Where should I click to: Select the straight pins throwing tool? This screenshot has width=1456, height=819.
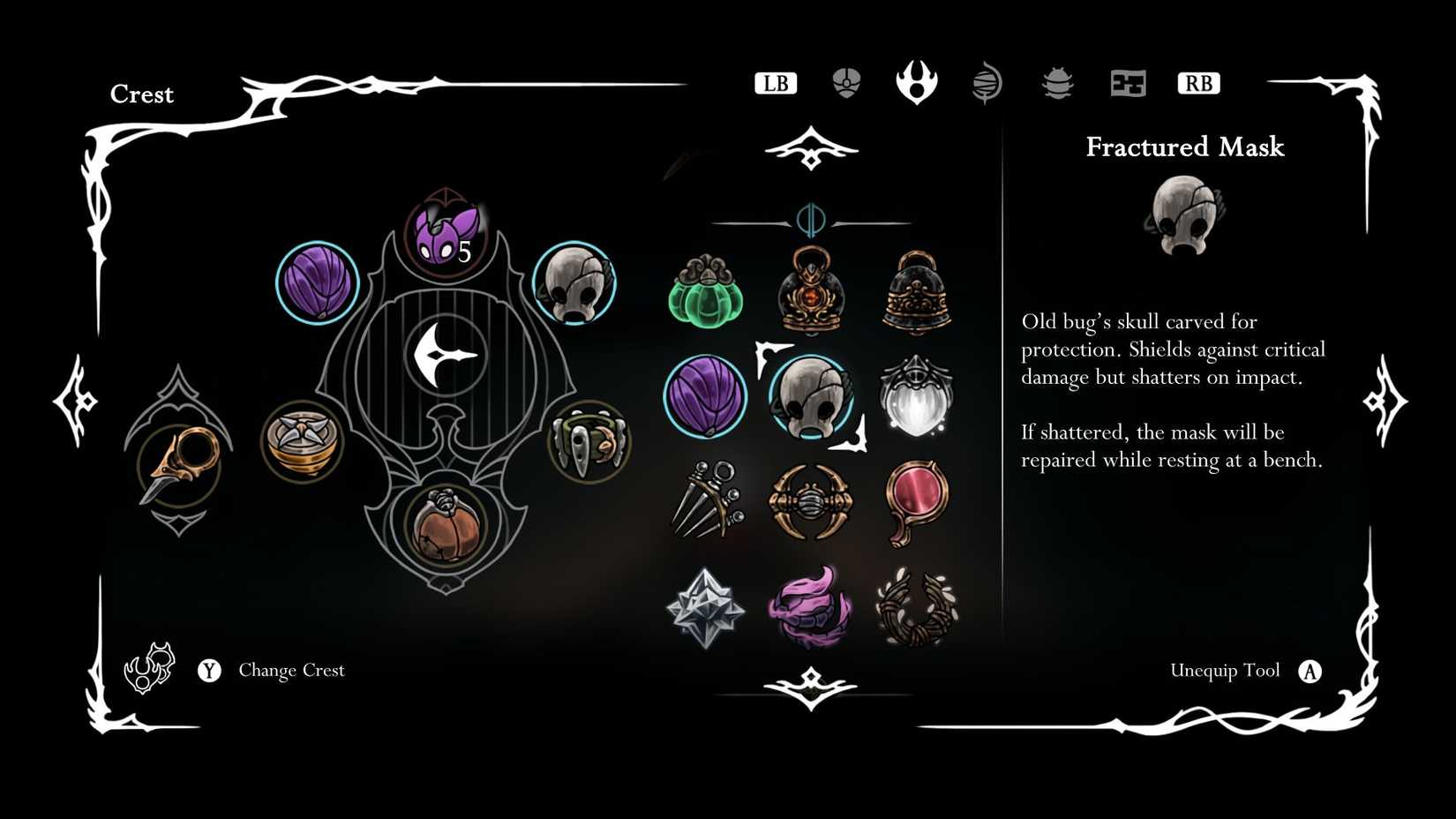click(706, 501)
